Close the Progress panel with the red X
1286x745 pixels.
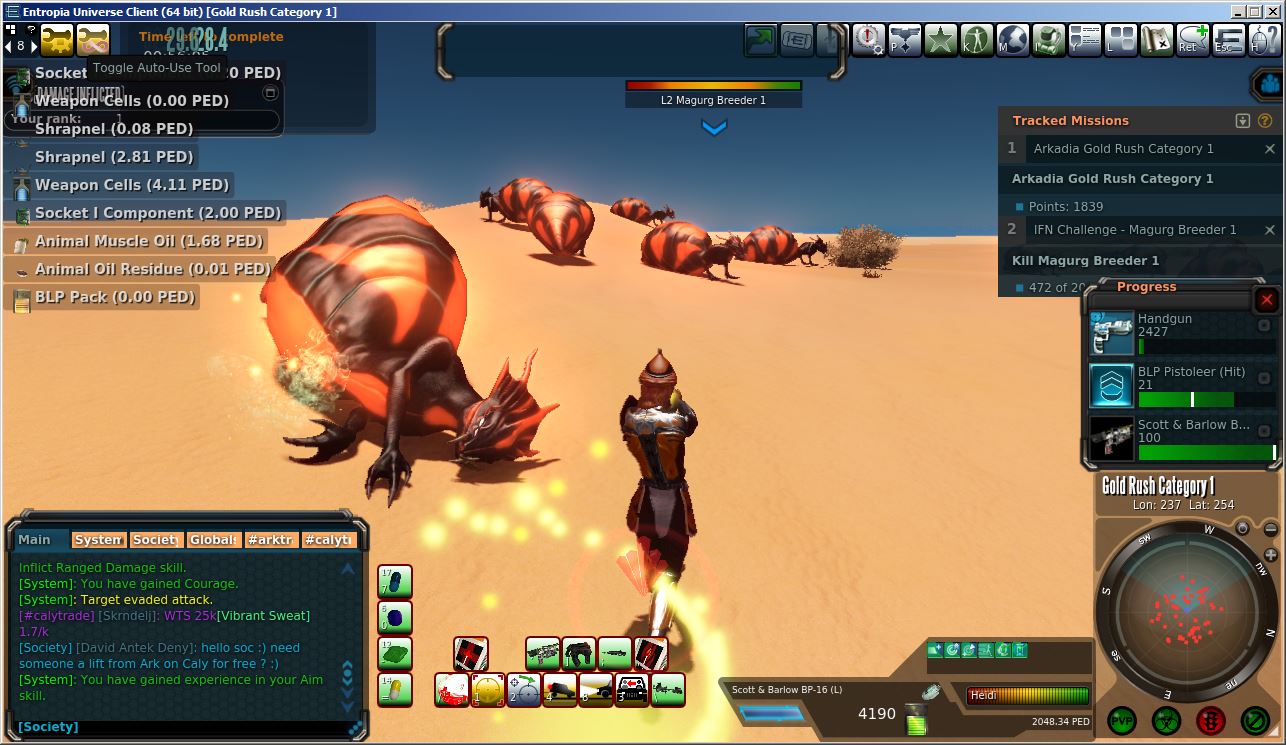pyautogui.click(x=1266, y=300)
